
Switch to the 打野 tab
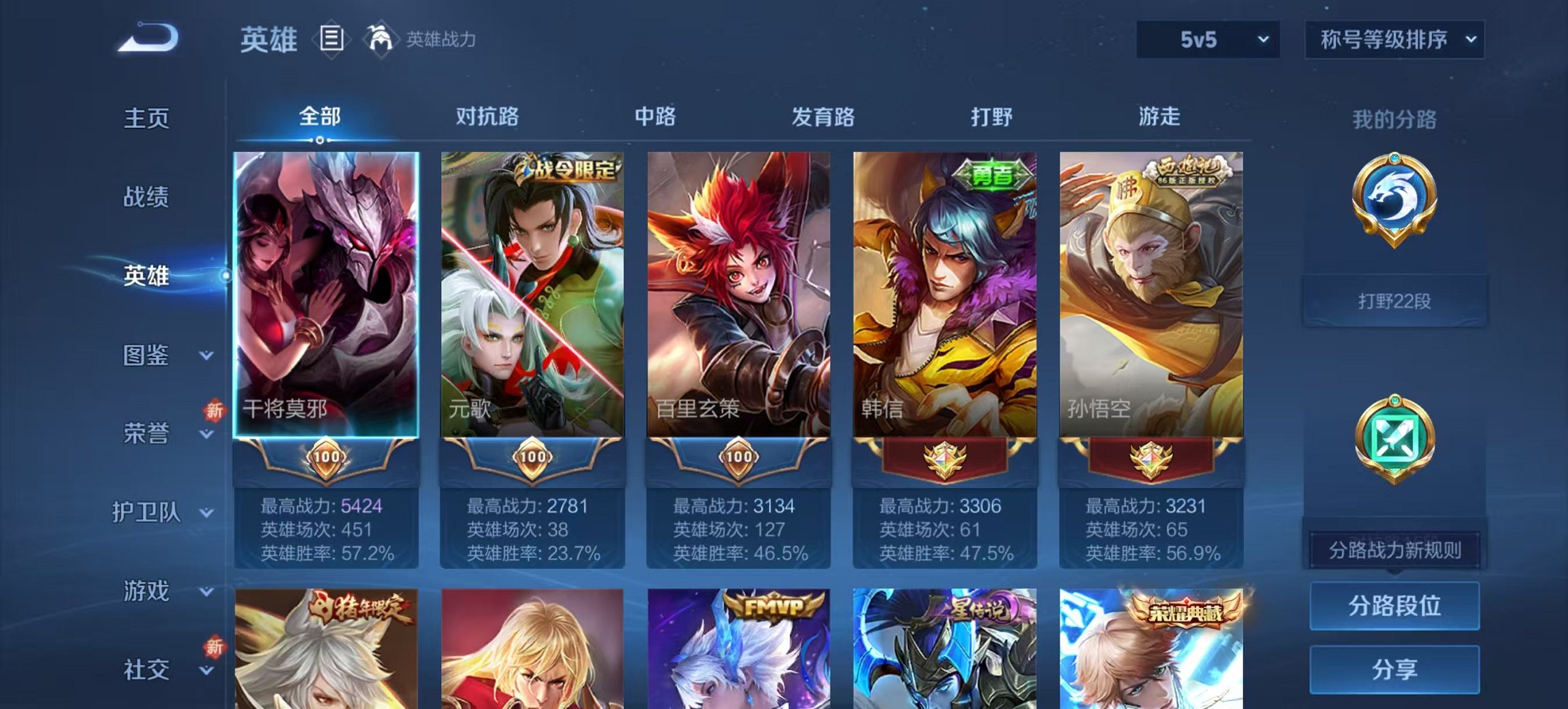(x=988, y=117)
